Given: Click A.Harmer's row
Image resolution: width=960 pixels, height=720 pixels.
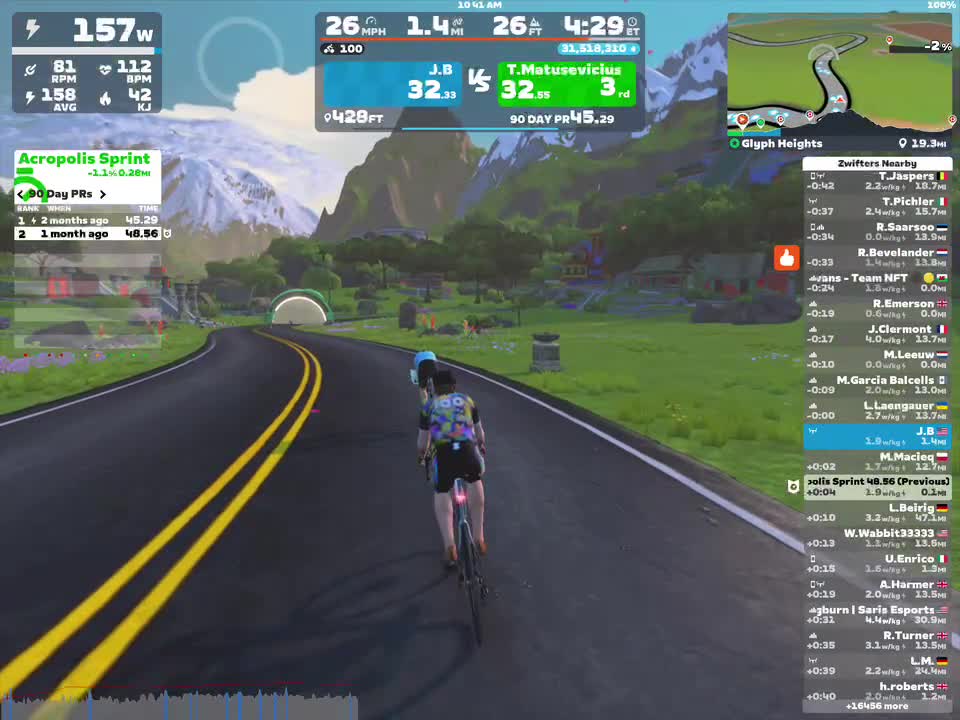Looking at the screenshot, I should point(877,589).
